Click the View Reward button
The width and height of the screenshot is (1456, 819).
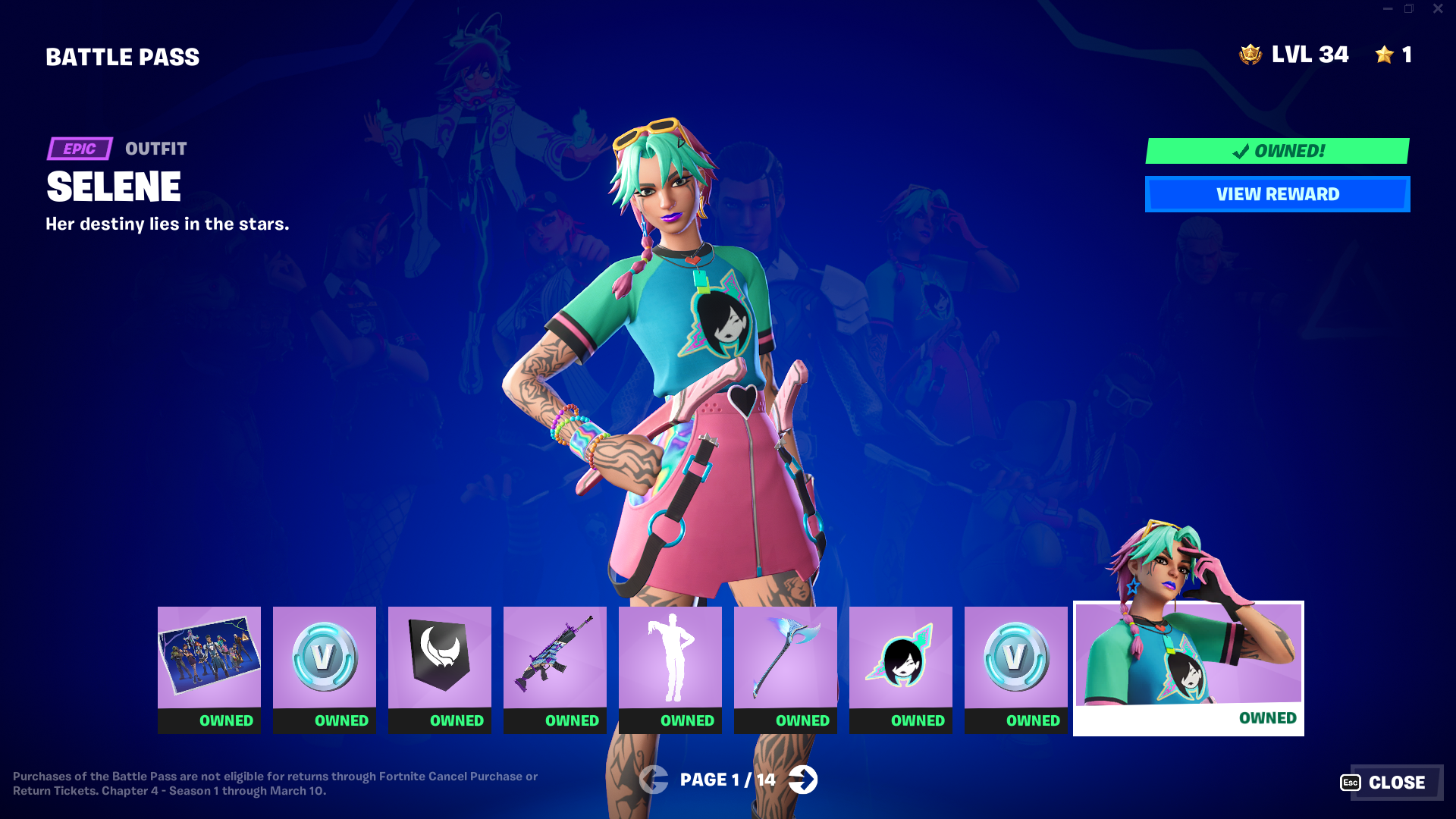click(x=1277, y=194)
